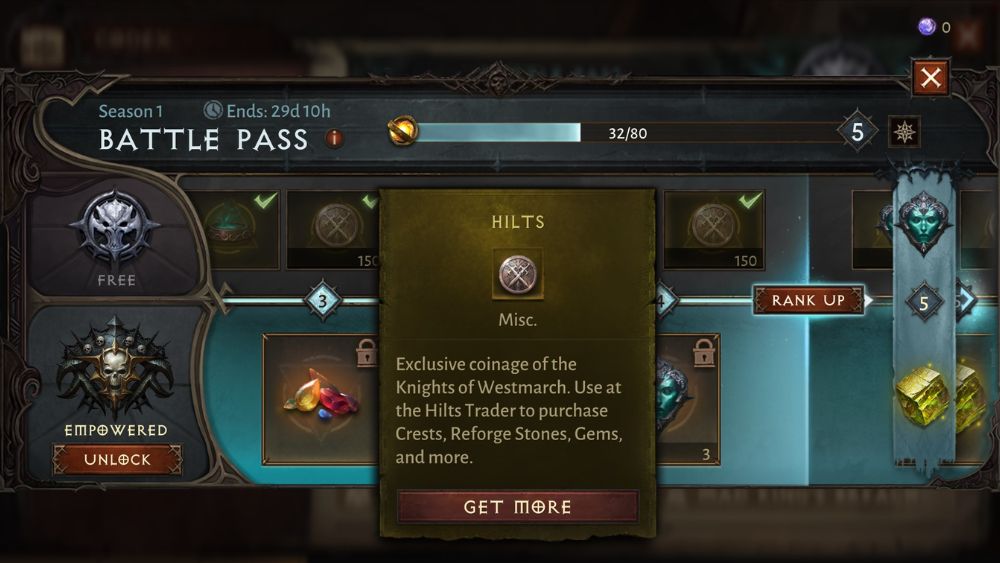Click the Rank Up button
The width and height of the screenshot is (1000, 563).
808,300
